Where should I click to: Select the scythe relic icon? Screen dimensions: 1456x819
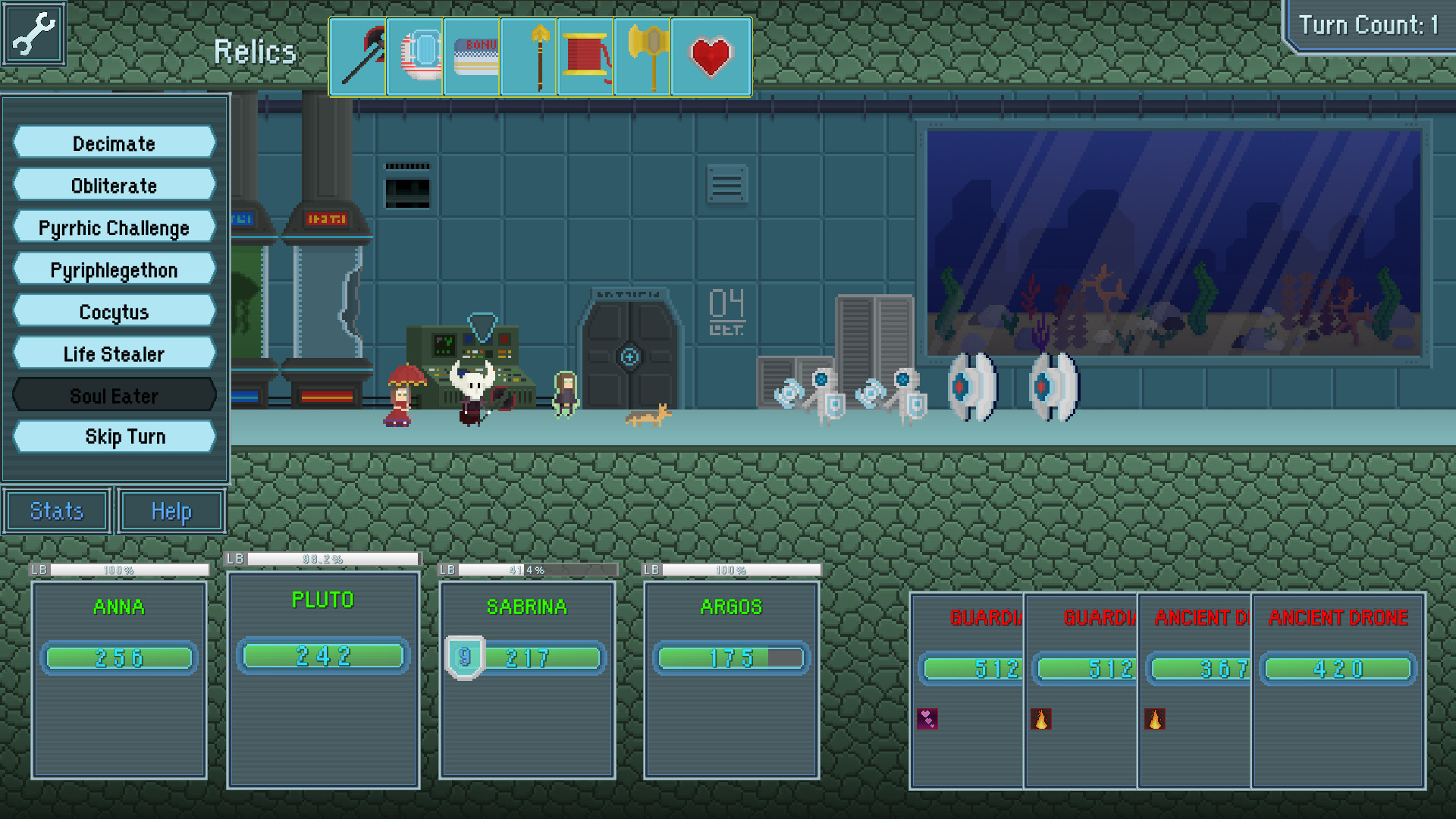(x=357, y=57)
